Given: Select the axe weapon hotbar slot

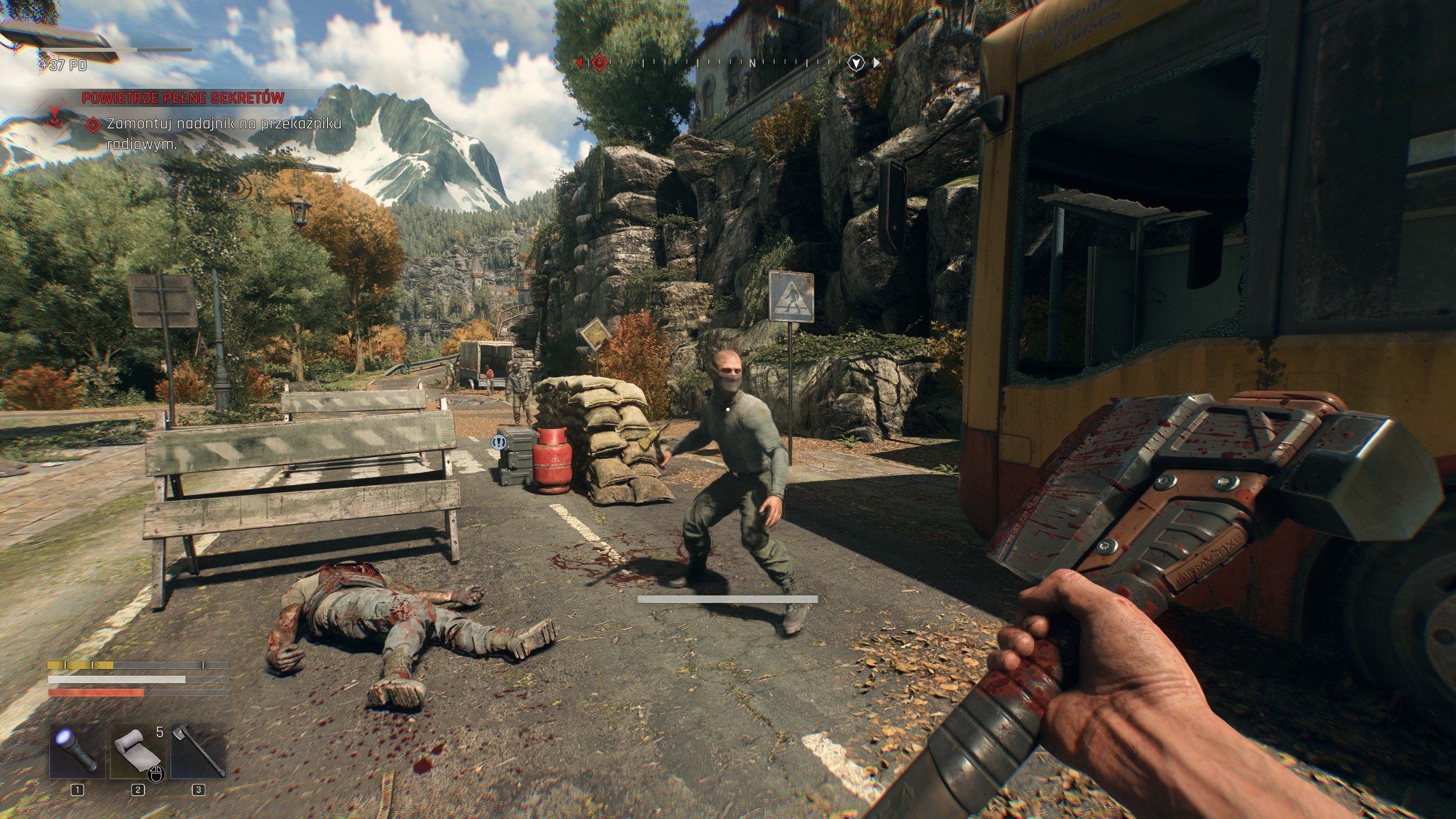Looking at the screenshot, I should click(198, 750).
